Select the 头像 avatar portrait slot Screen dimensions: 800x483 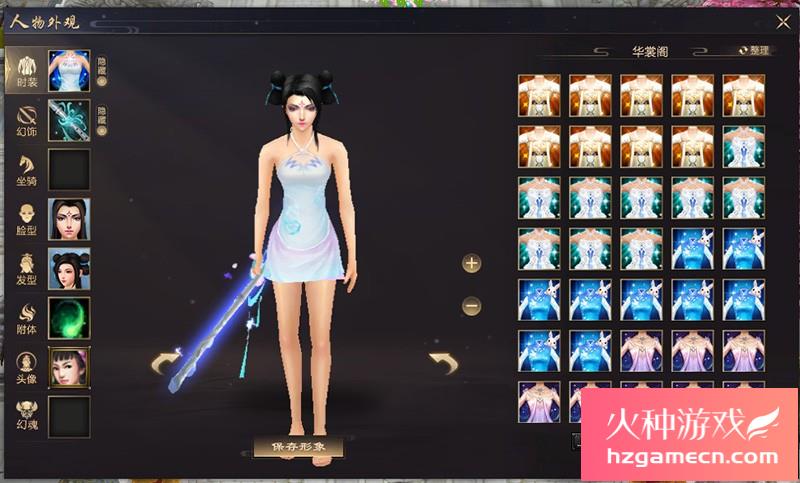pyautogui.click(x=69, y=367)
